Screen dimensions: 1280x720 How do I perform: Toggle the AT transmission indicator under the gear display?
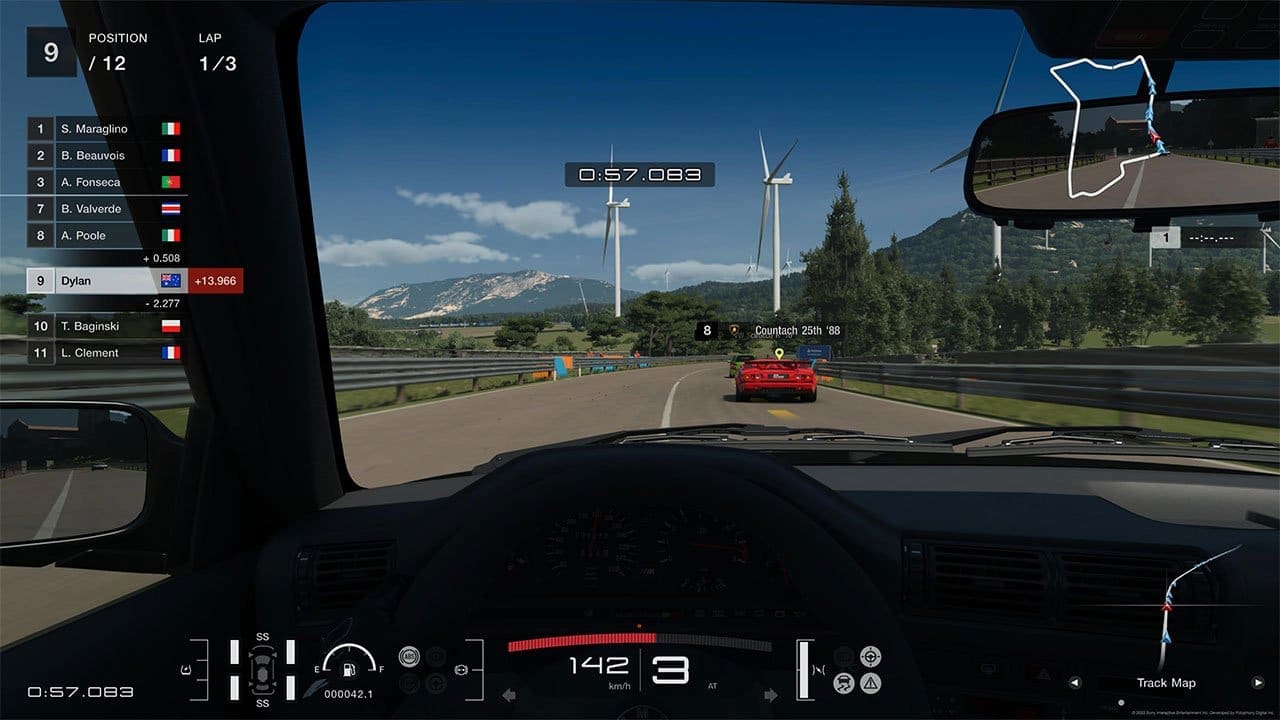coord(711,685)
